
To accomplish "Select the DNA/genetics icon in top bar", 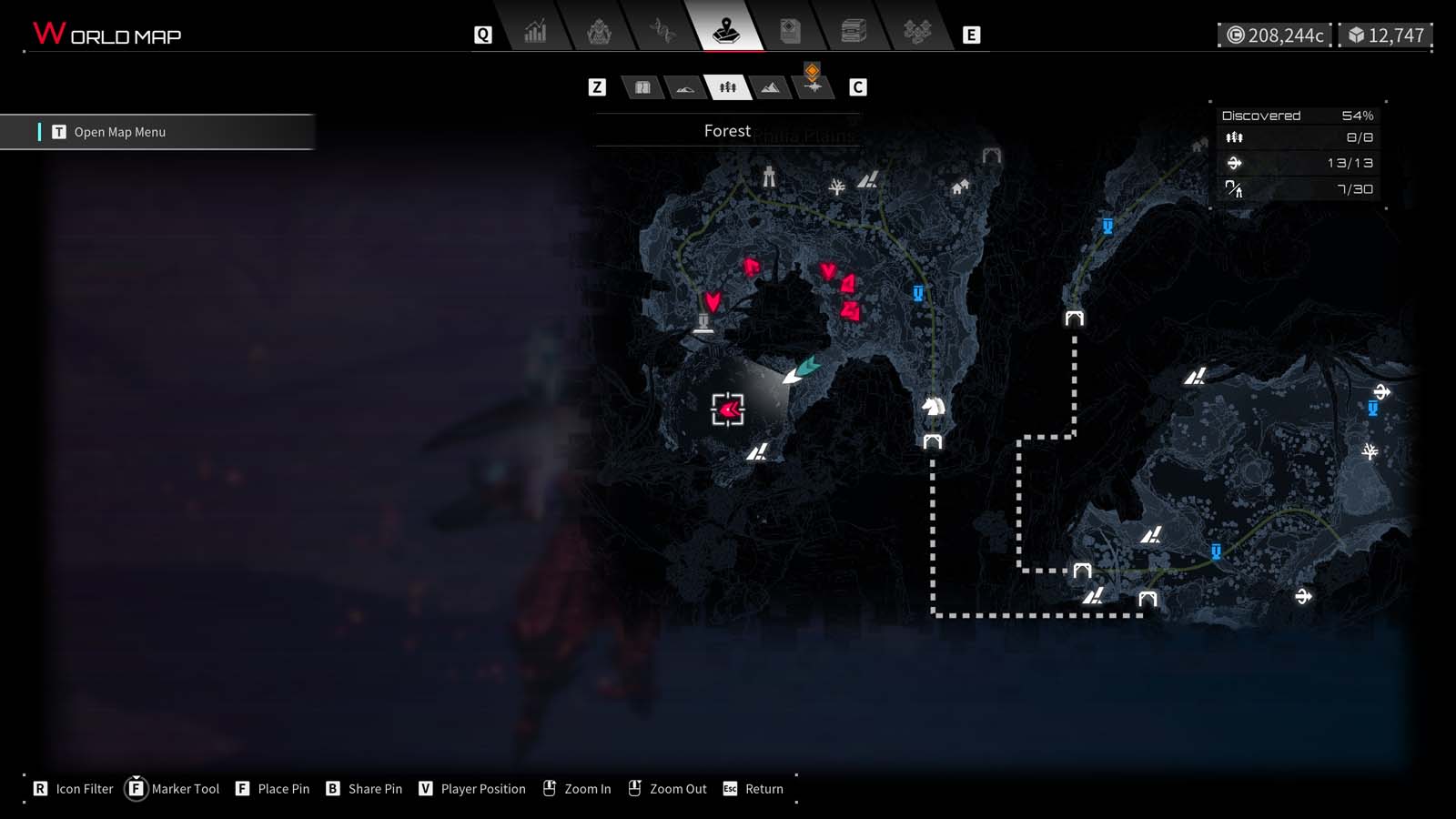I will pos(662,30).
